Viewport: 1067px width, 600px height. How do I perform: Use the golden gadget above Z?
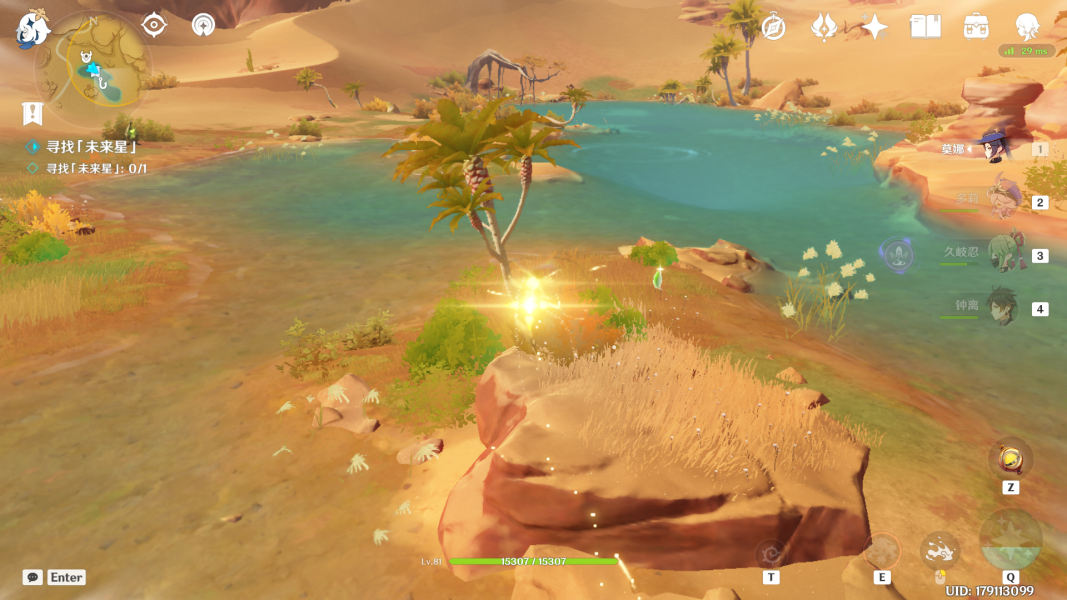1010,460
